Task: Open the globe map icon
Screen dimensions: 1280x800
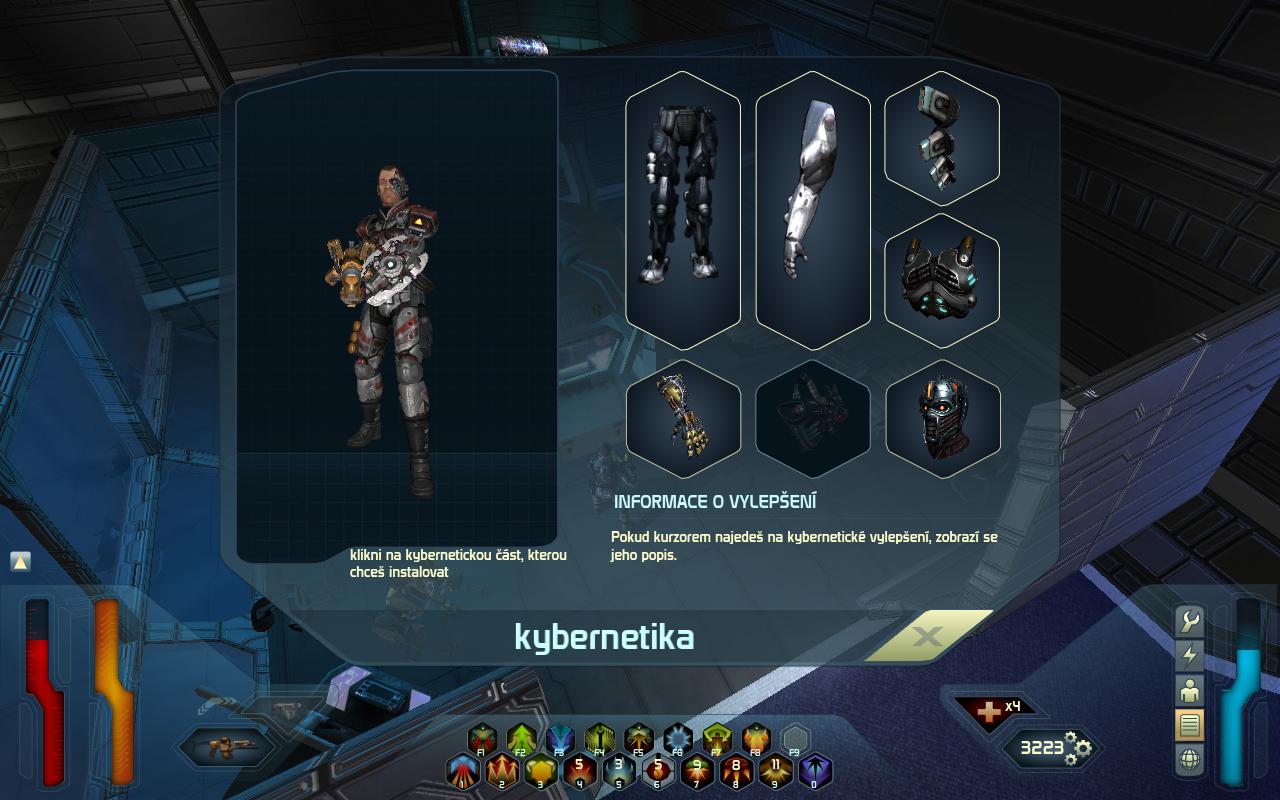Action: coord(1190,760)
